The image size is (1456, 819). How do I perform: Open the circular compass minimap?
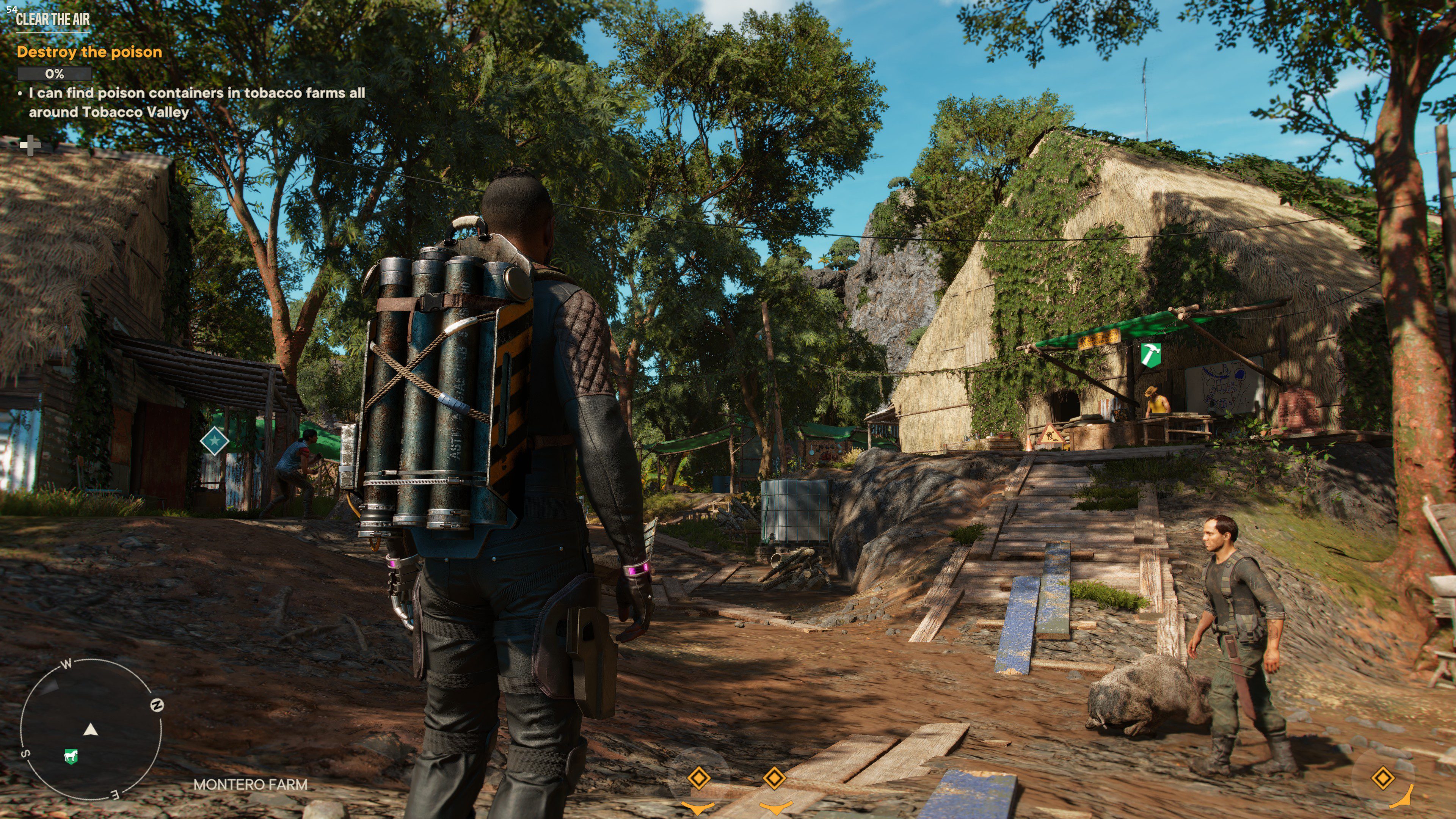coord(91,730)
